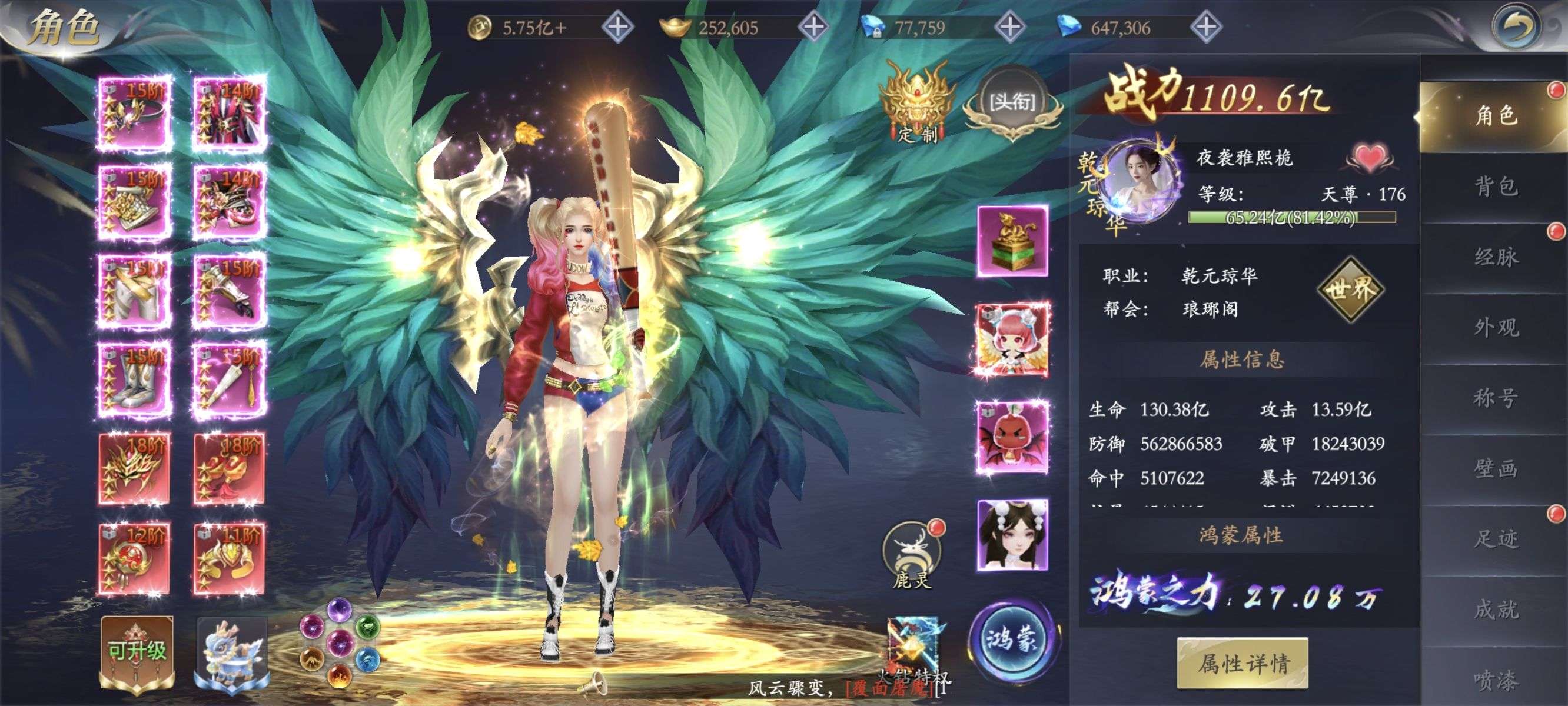Select the 18阶 golden mask equipment slot
Image resolution: width=1568 pixels, height=706 pixels.
click(x=134, y=469)
